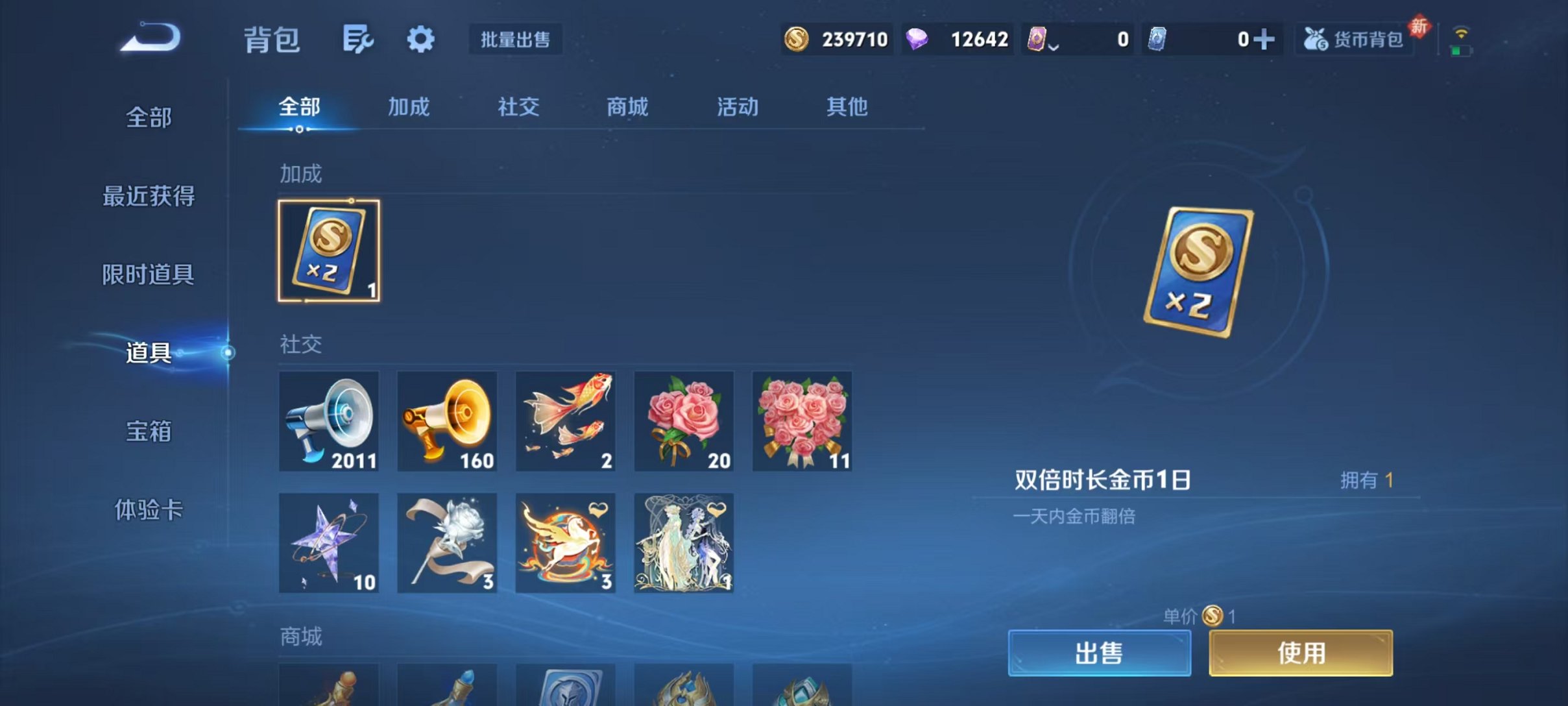Viewport: 1568px width, 706px height.
Task: Open the settings gear in the top bar
Action: [x=420, y=39]
